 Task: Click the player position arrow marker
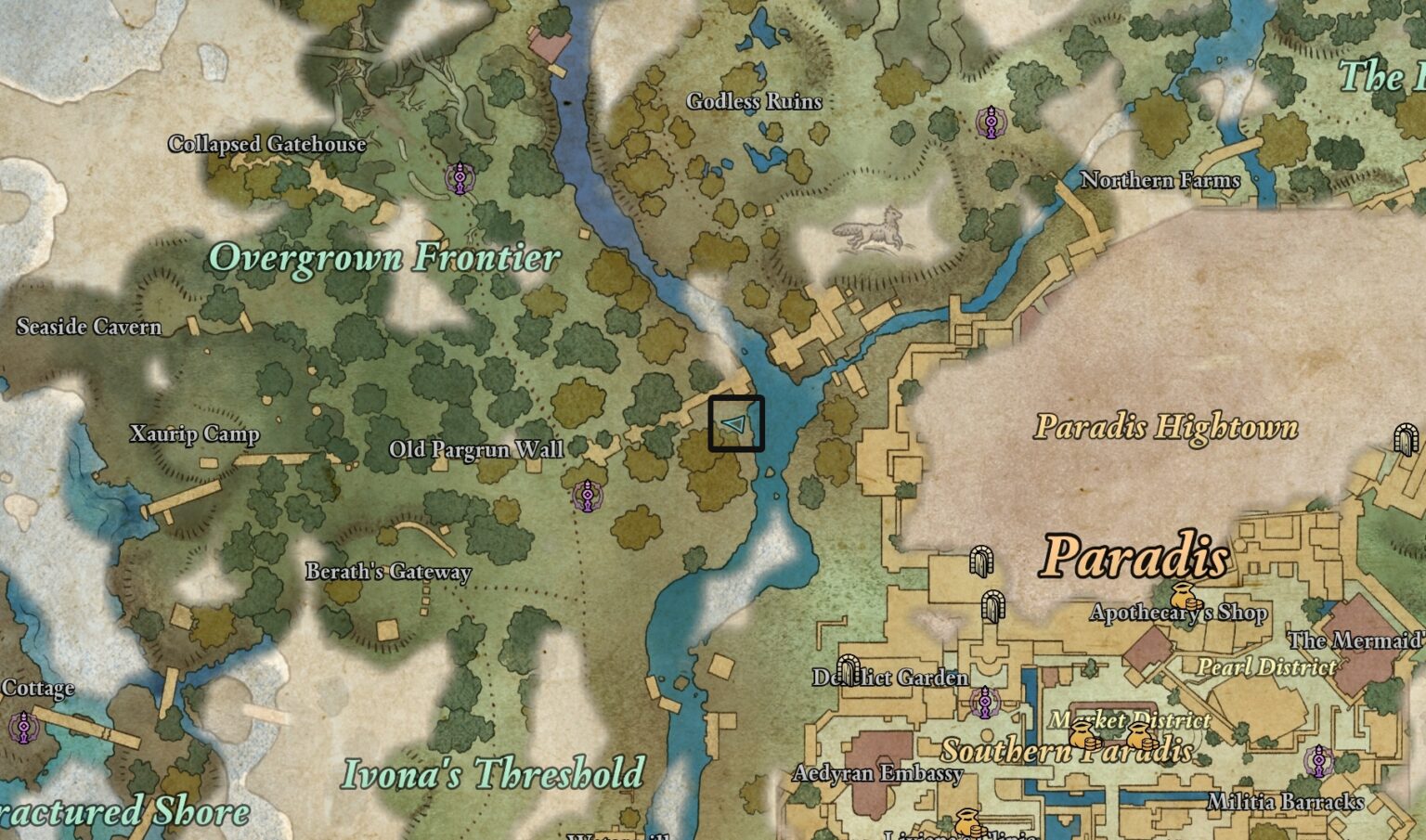pos(732,424)
